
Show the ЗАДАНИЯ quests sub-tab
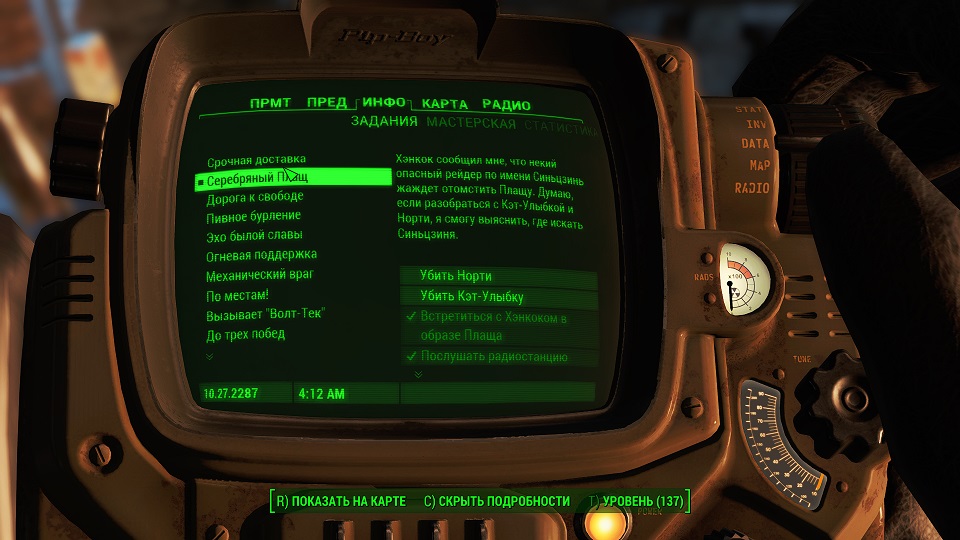tap(384, 124)
